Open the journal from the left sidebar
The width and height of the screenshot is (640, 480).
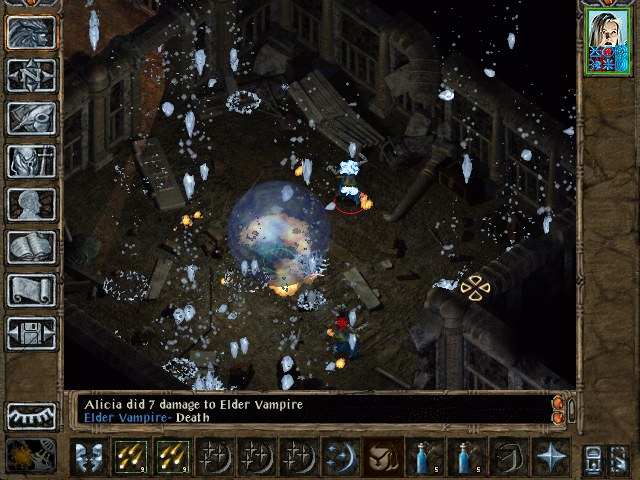31,118
